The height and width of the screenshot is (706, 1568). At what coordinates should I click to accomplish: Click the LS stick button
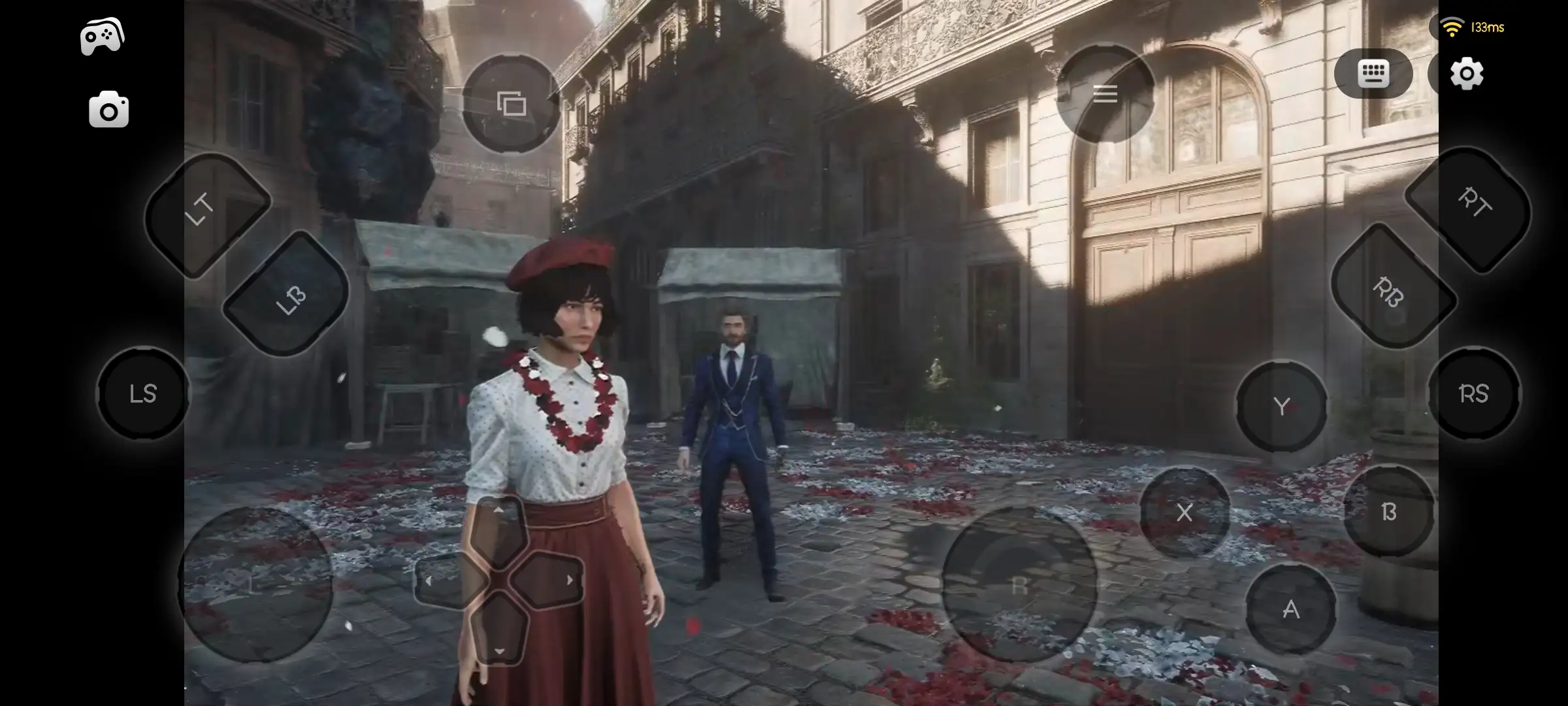tap(144, 394)
